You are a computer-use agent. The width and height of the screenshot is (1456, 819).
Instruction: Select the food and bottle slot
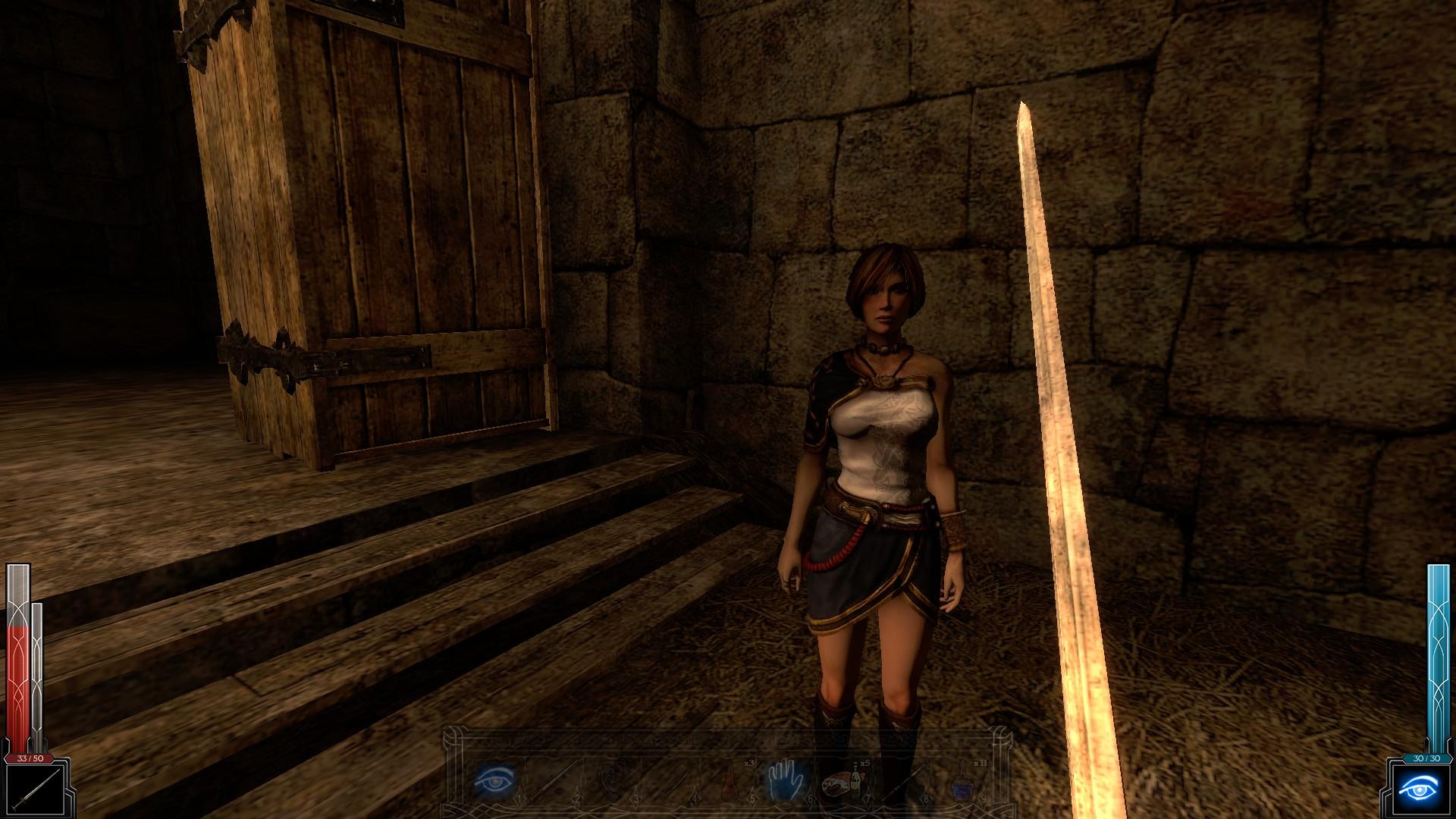point(842,781)
